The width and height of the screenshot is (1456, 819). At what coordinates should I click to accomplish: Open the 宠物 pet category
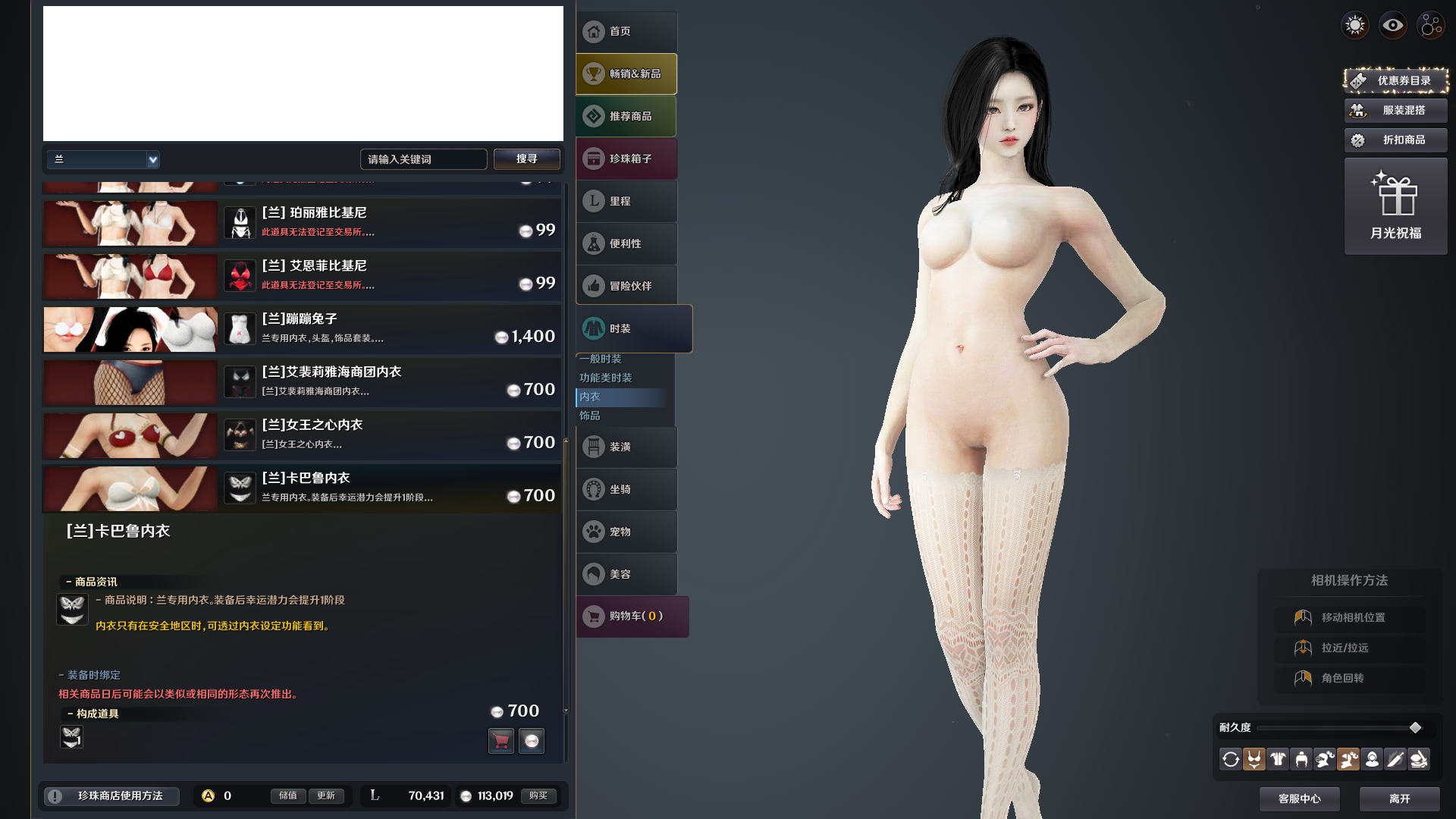coord(626,532)
